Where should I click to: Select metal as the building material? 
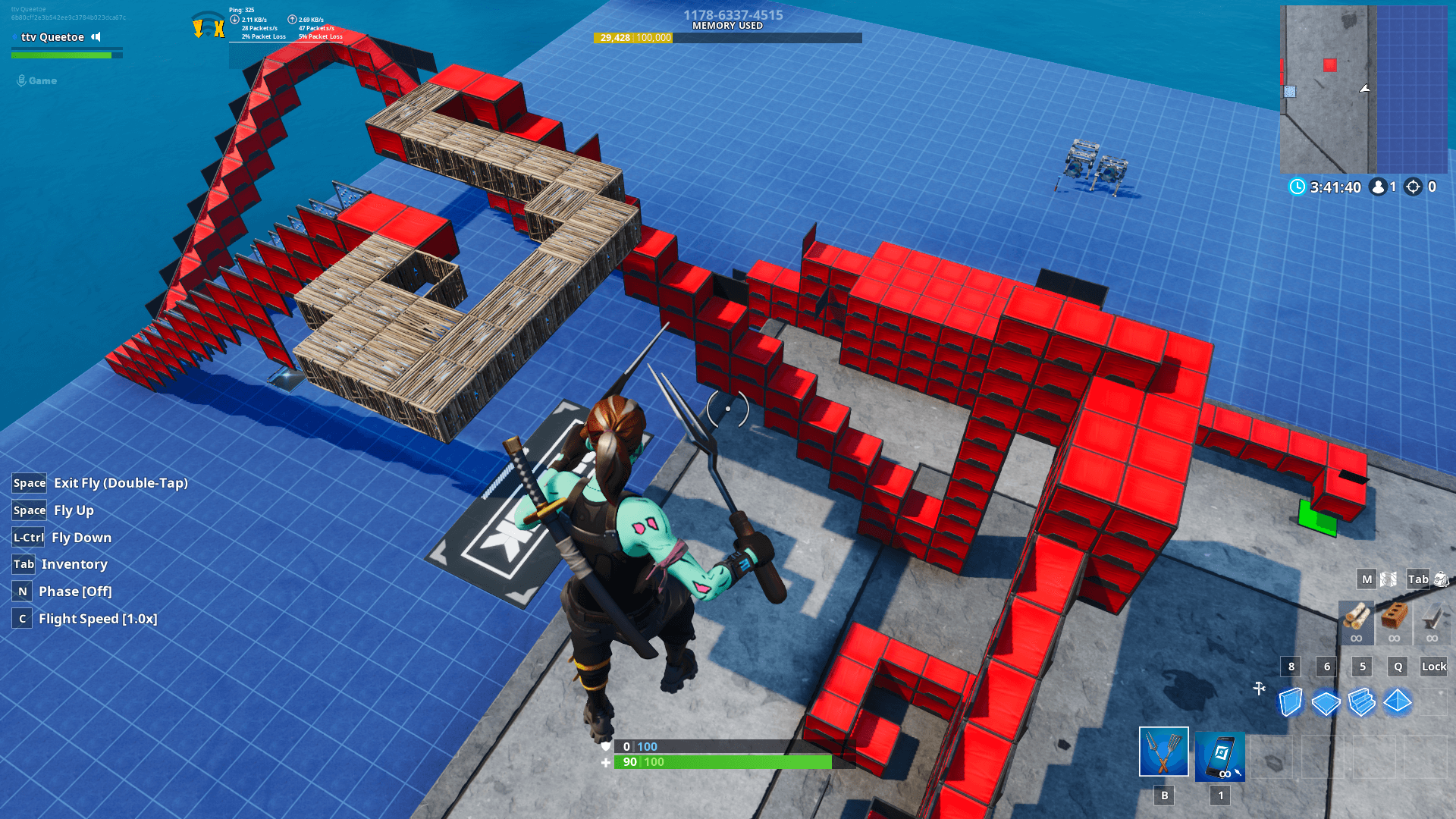click(1431, 619)
